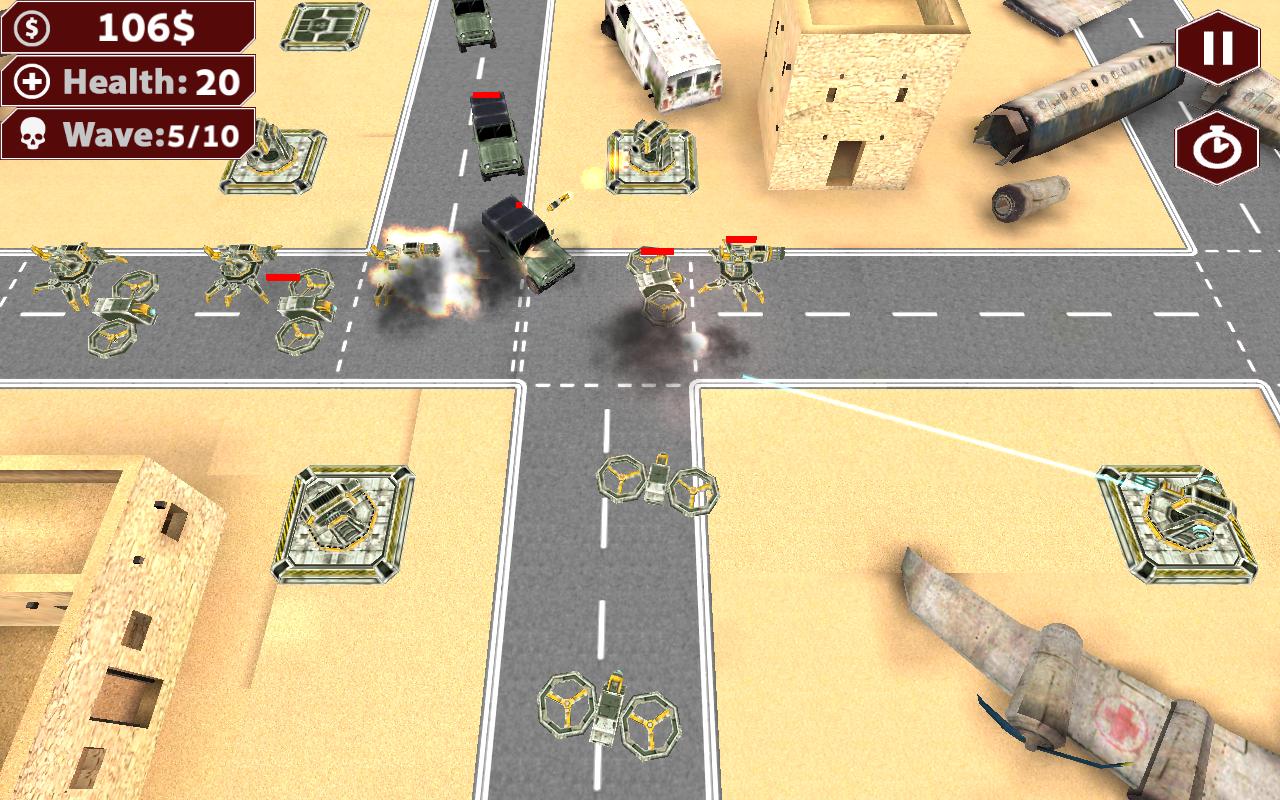Click the Health: 20 banner
This screenshot has width=1280, height=800.
(140, 79)
